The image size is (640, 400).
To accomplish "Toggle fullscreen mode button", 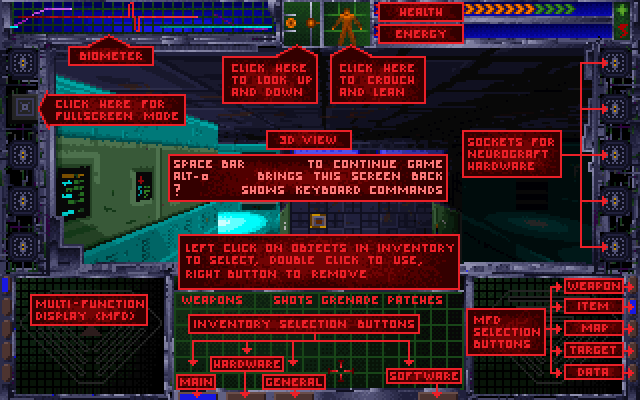I will [x=22, y=104].
